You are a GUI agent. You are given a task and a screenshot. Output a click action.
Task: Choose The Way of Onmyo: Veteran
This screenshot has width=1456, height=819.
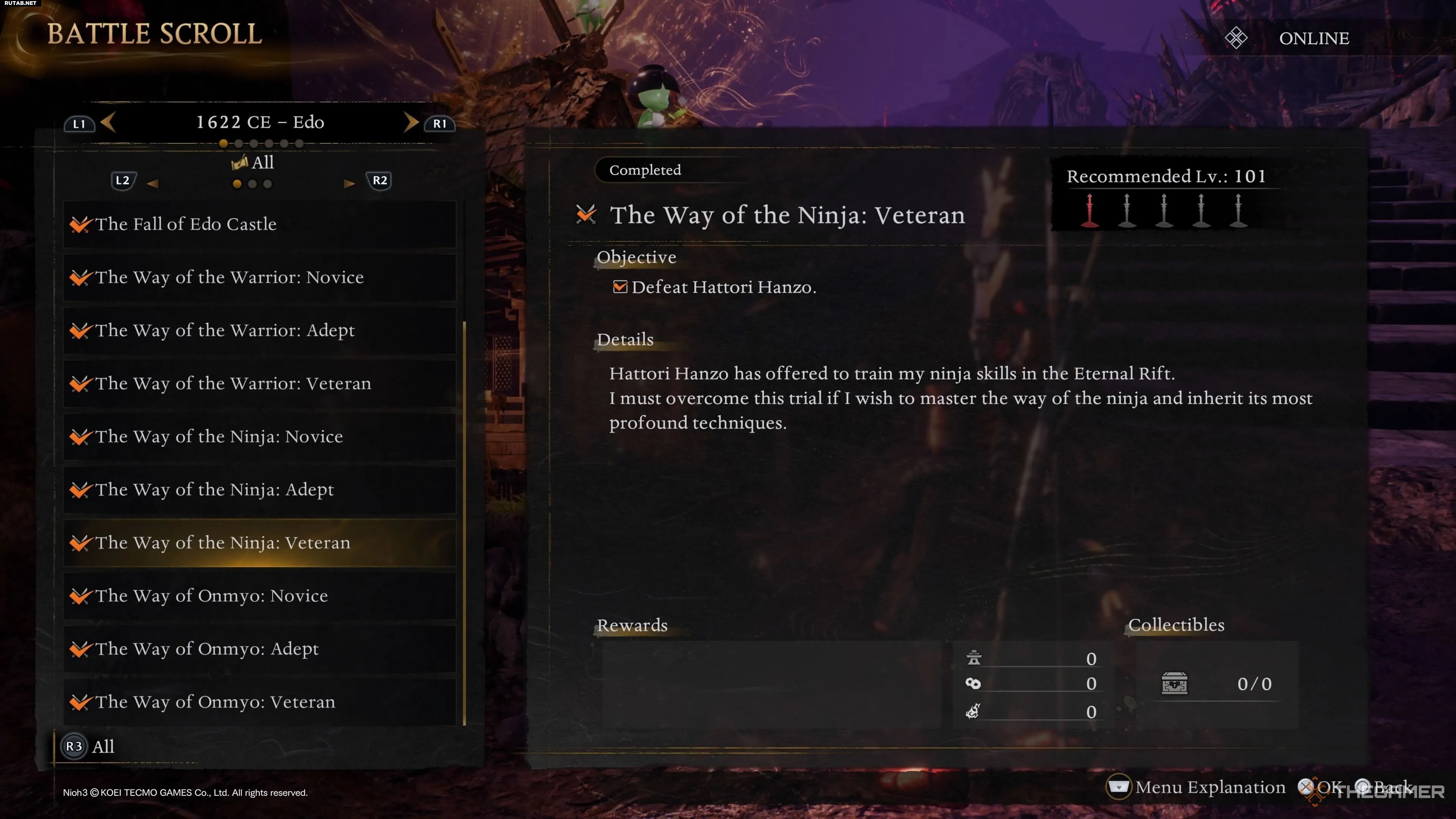tap(259, 703)
